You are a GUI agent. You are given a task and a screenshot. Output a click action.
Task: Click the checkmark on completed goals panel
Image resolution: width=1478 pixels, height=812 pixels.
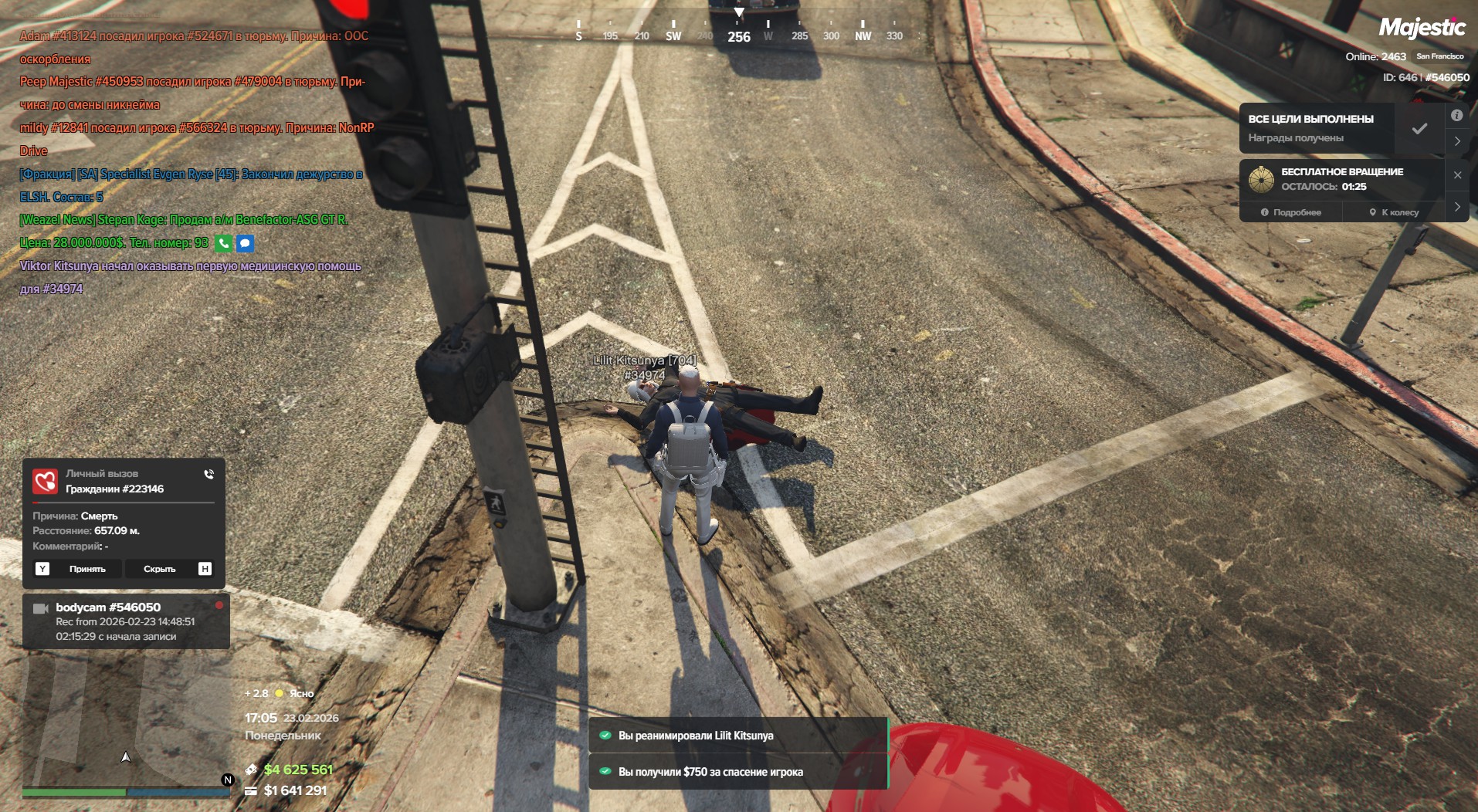(1419, 129)
